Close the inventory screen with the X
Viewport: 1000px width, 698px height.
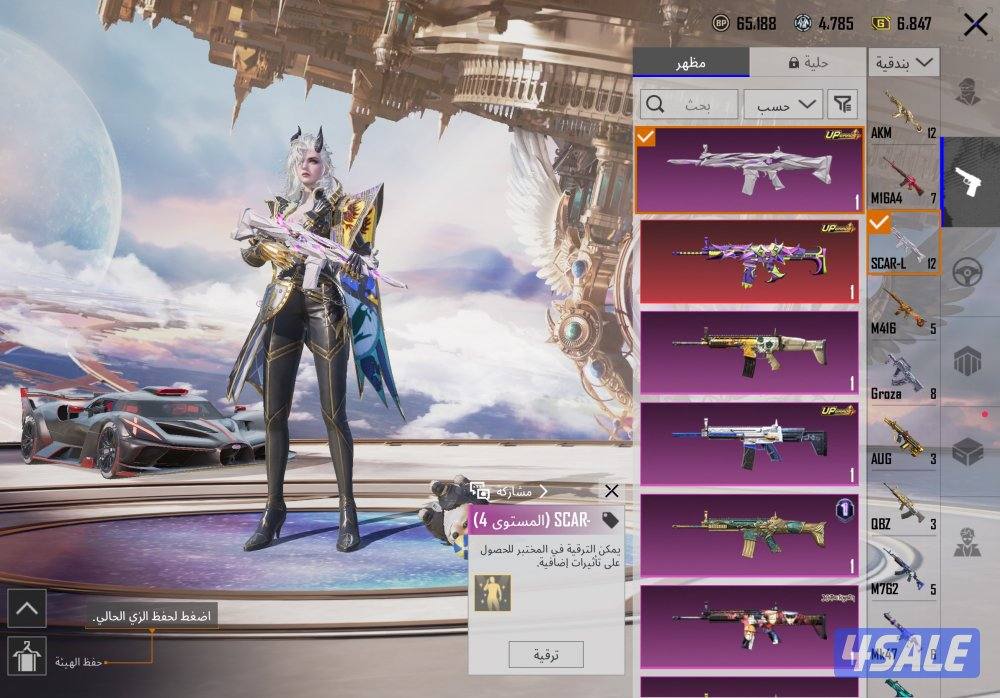975,26
